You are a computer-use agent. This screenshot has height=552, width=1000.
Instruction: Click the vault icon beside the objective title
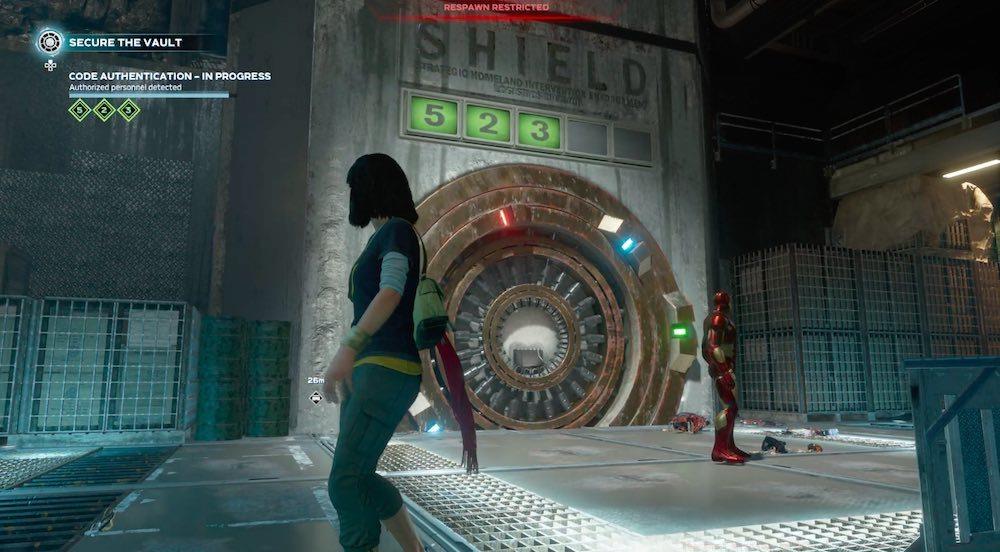[x=50, y=42]
